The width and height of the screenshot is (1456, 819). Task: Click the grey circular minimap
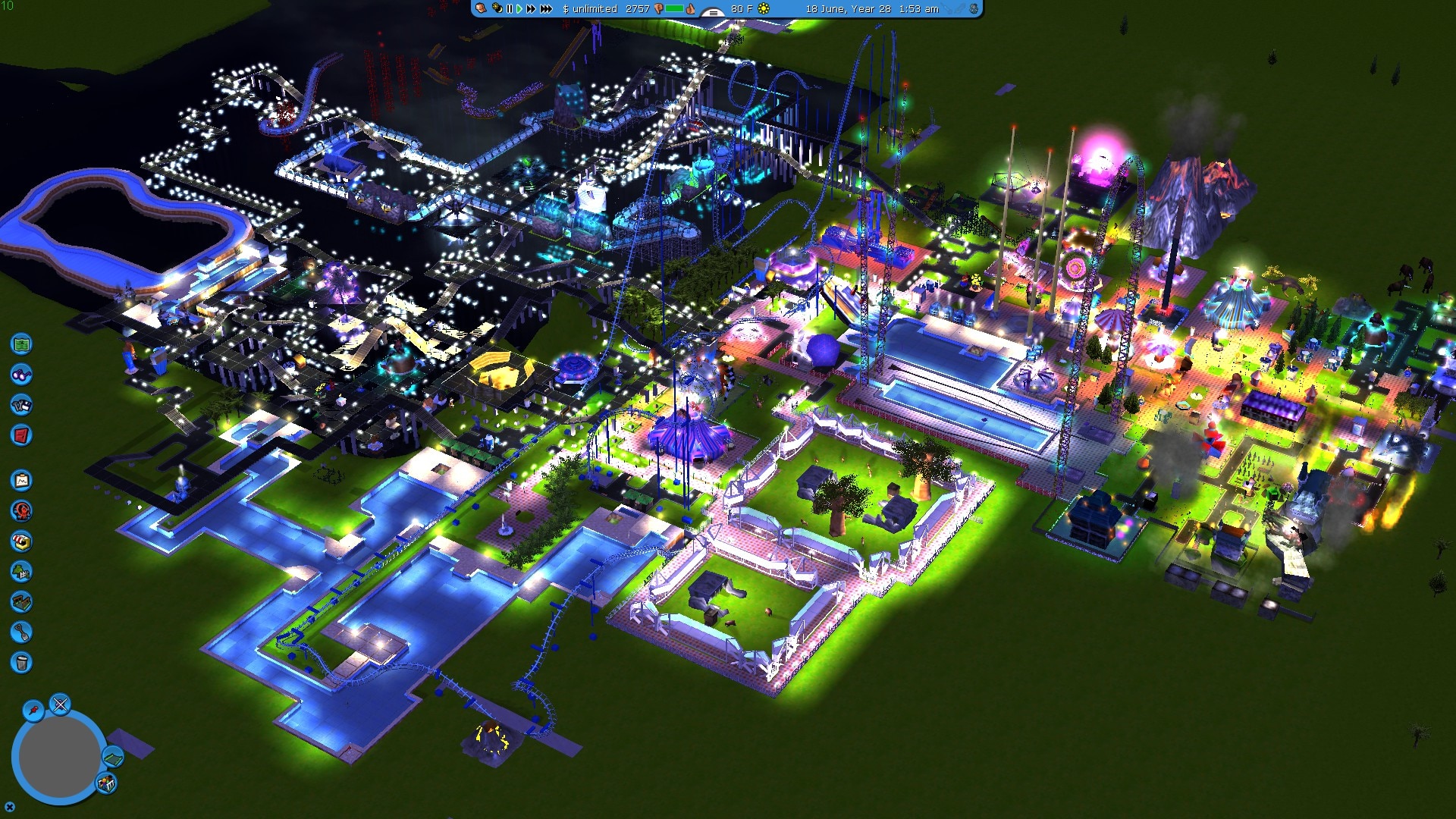(x=58, y=756)
